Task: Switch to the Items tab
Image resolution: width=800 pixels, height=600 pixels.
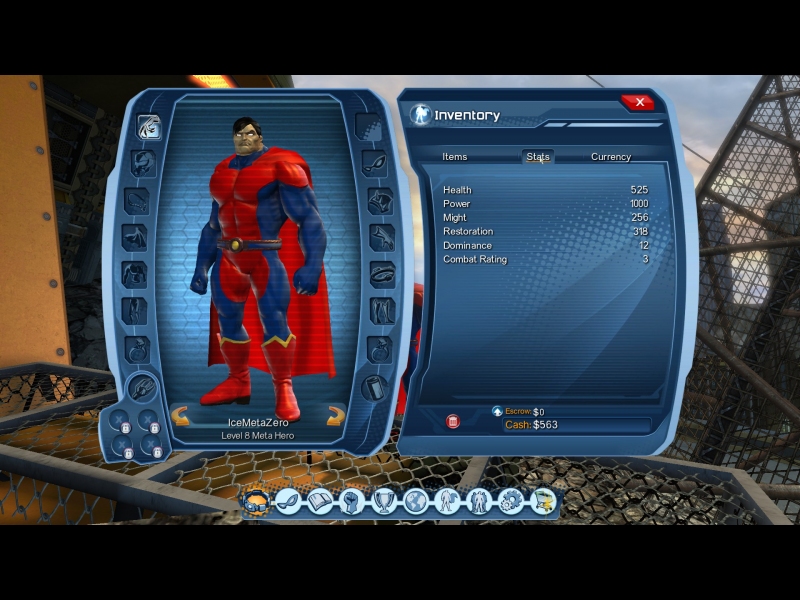Action: (455, 157)
